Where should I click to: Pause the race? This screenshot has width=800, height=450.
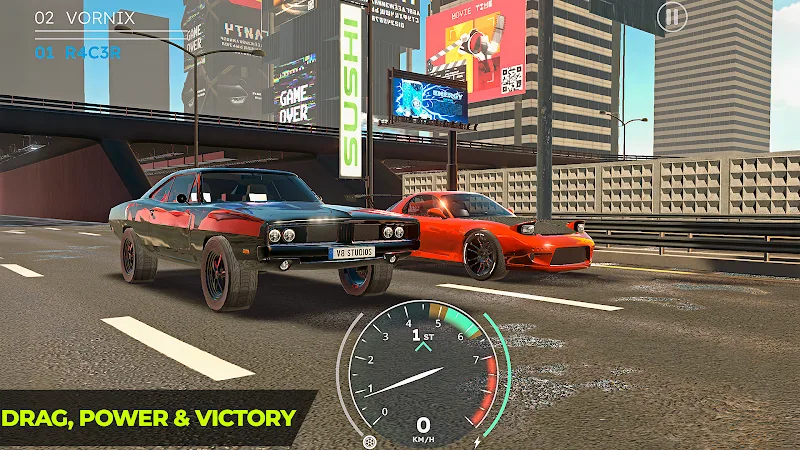(672, 16)
